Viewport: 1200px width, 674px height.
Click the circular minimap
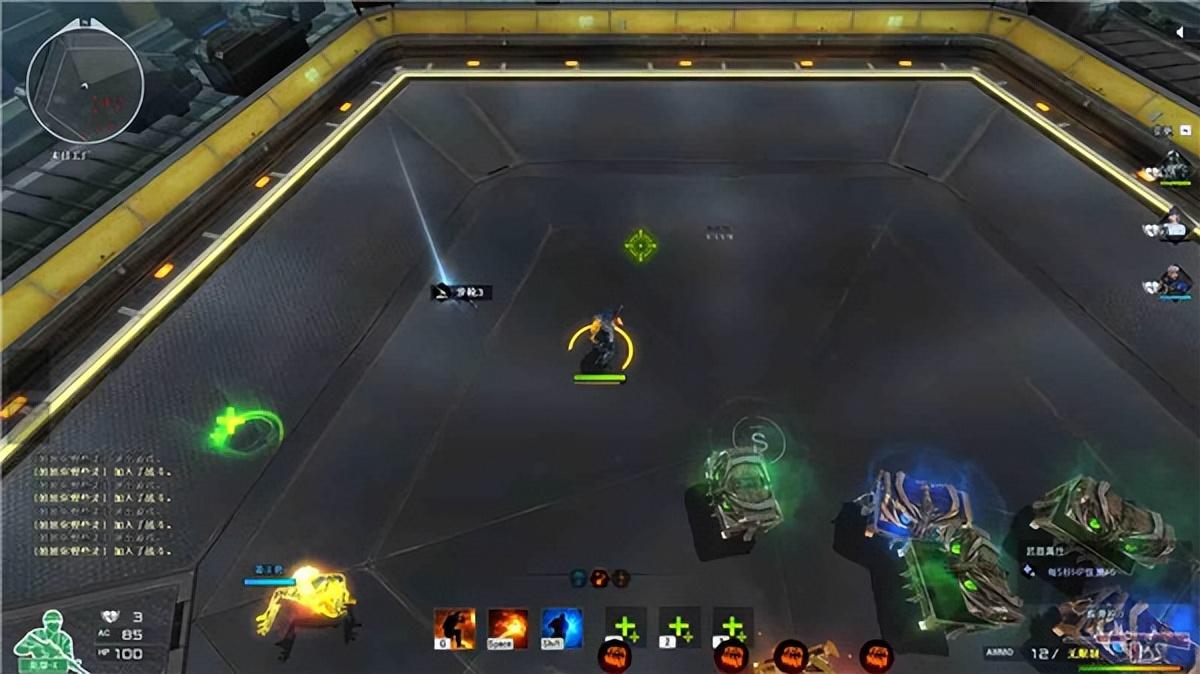[84, 82]
